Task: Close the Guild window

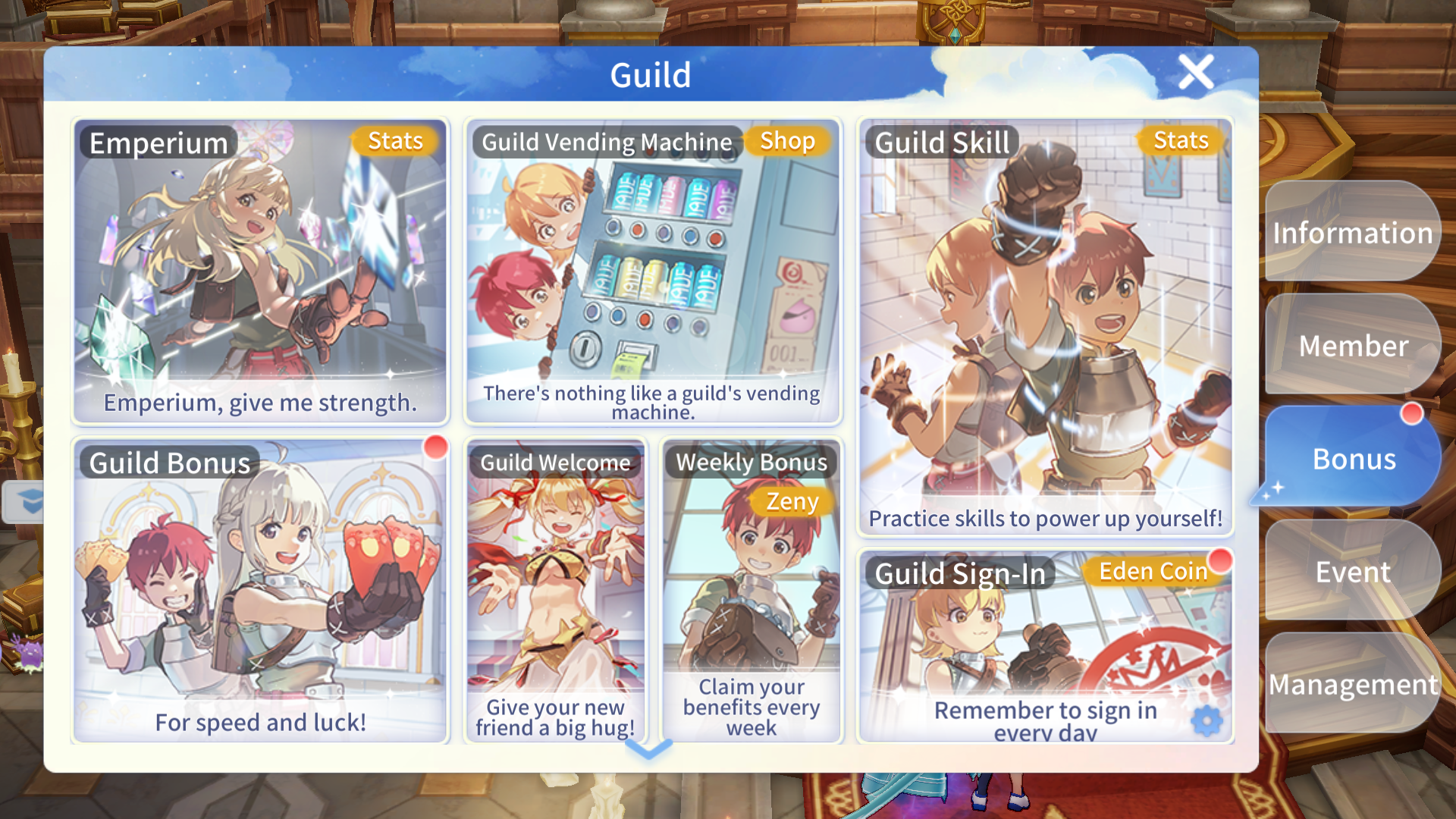Action: point(1196,73)
